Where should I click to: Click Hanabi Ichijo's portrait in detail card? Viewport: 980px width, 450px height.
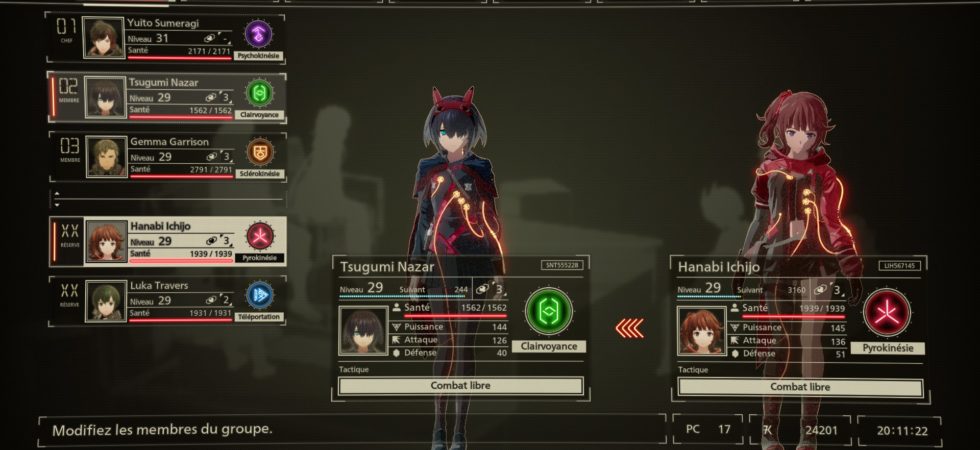point(702,330)
